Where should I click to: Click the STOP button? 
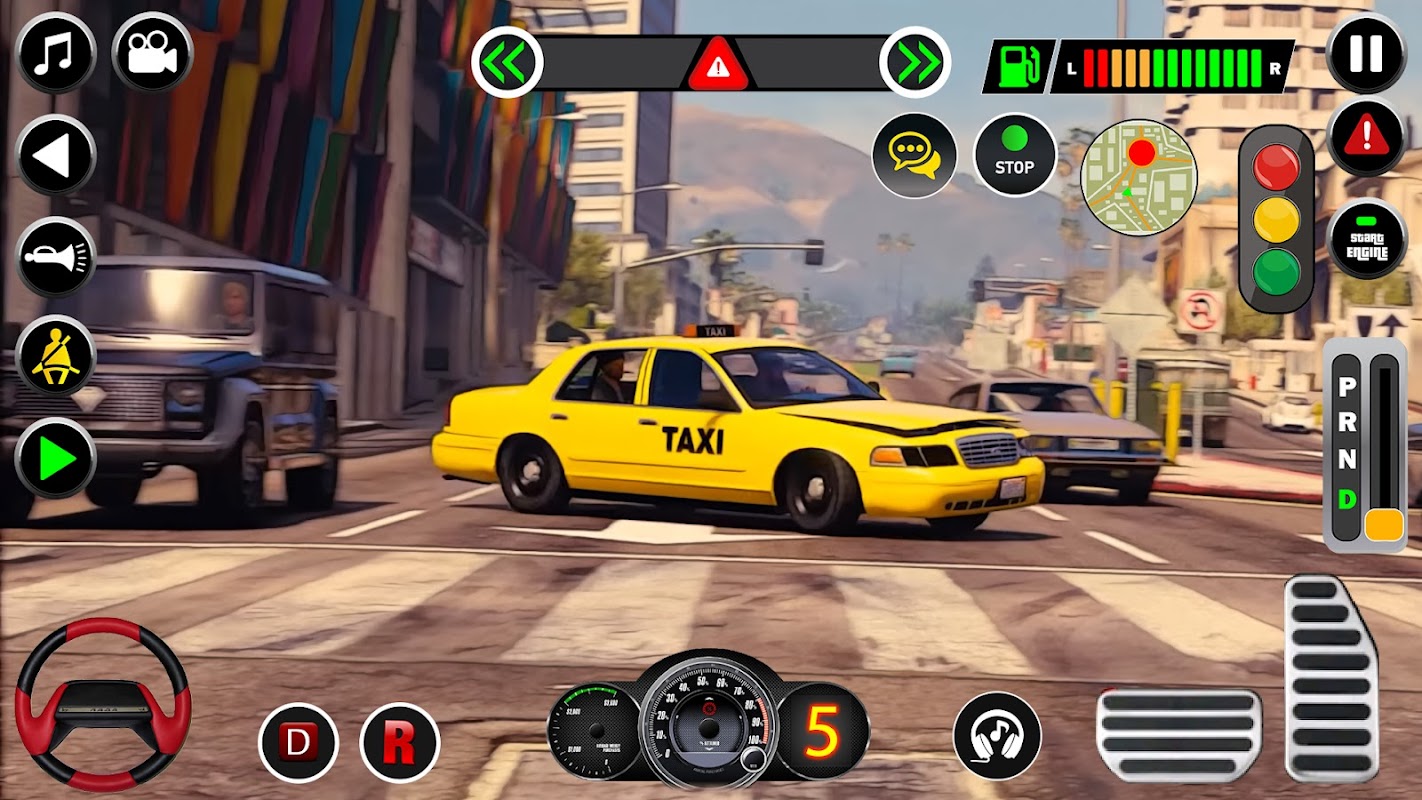tap(1014, 155)
